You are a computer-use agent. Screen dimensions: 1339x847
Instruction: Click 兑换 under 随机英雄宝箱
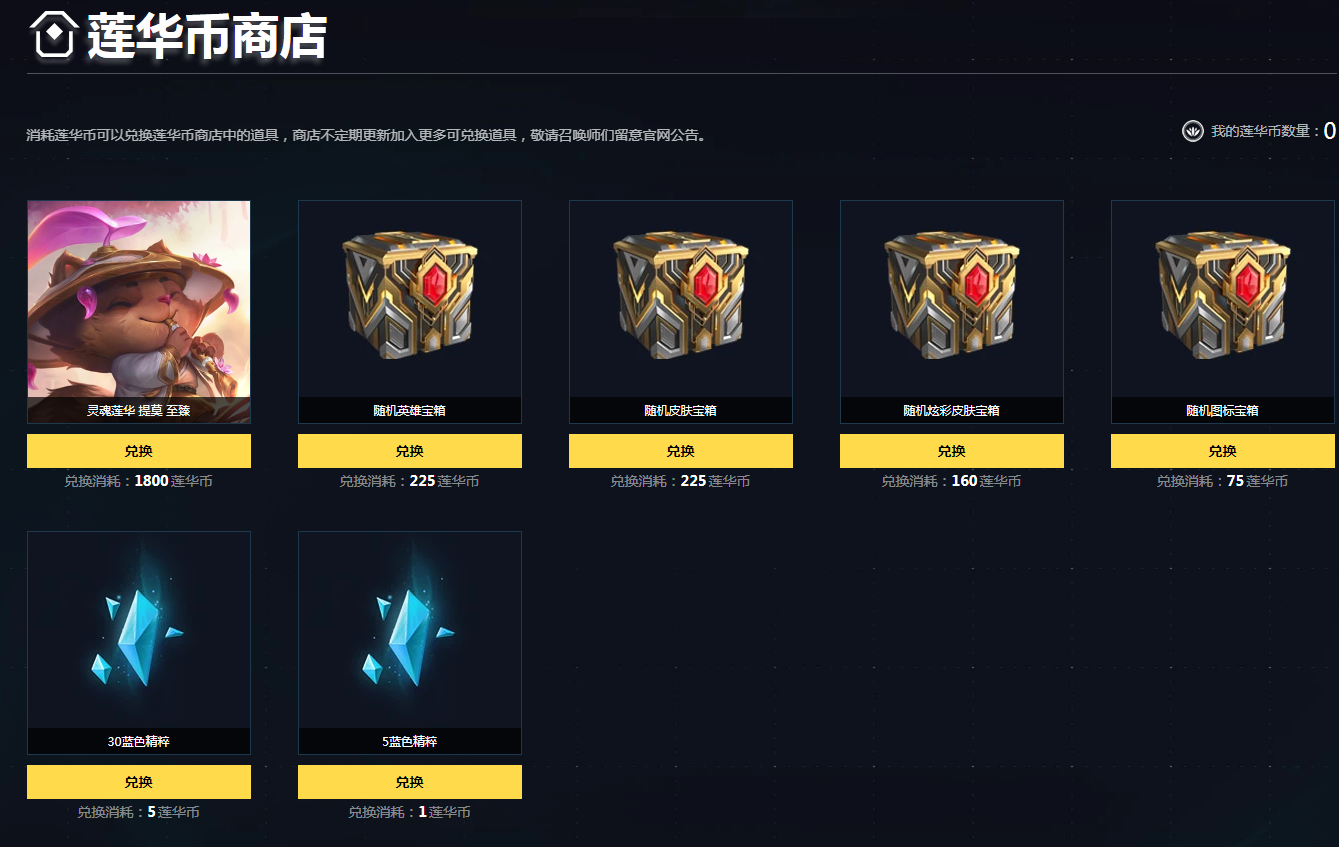409,451
